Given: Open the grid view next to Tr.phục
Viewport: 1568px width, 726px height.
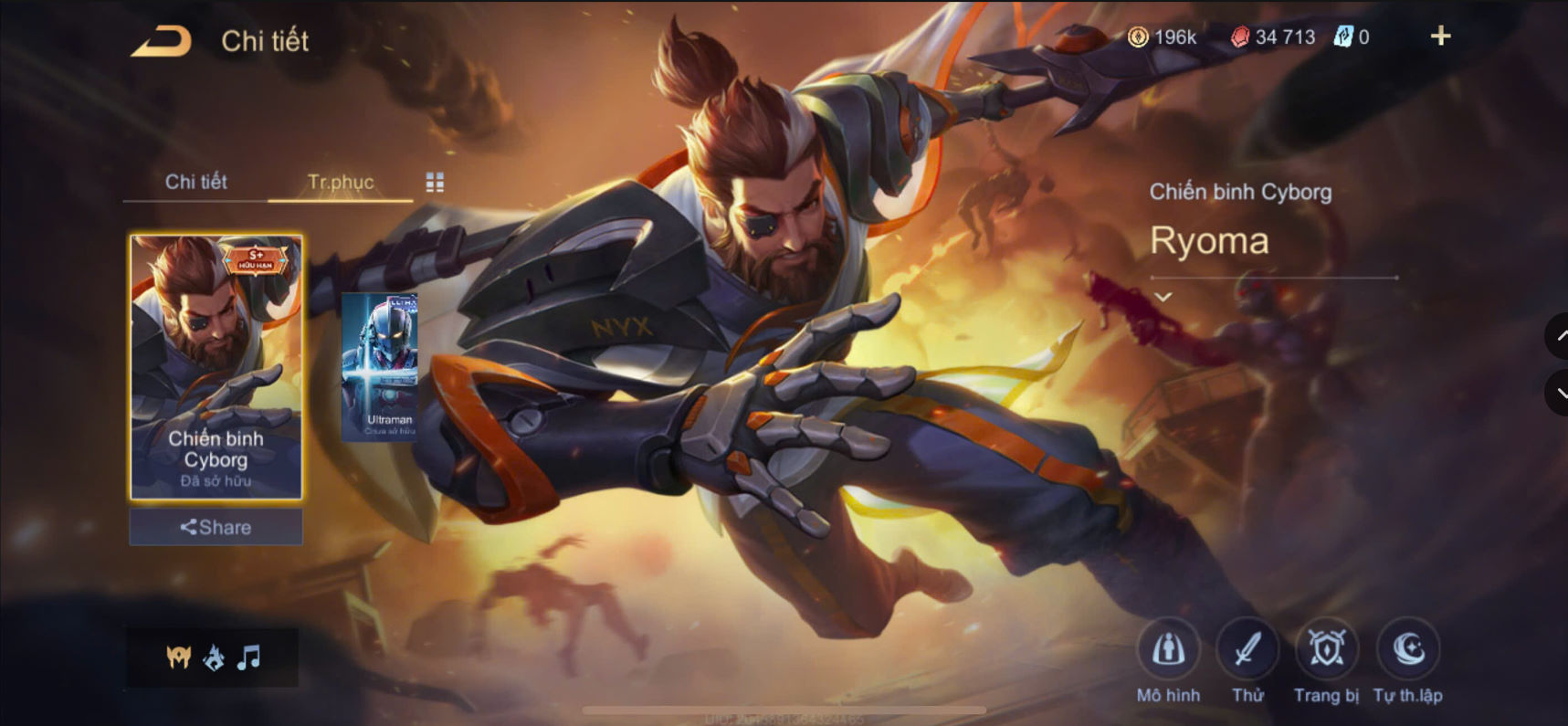Looking at the screenshot, I should pos(436,182).
